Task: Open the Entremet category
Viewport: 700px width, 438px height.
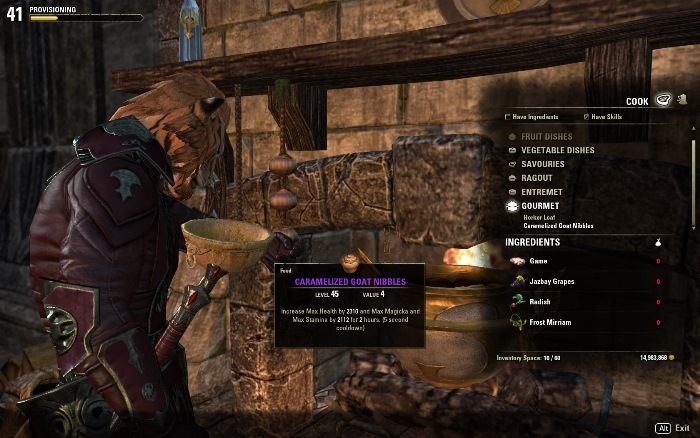Action: [x=540, y=192]
